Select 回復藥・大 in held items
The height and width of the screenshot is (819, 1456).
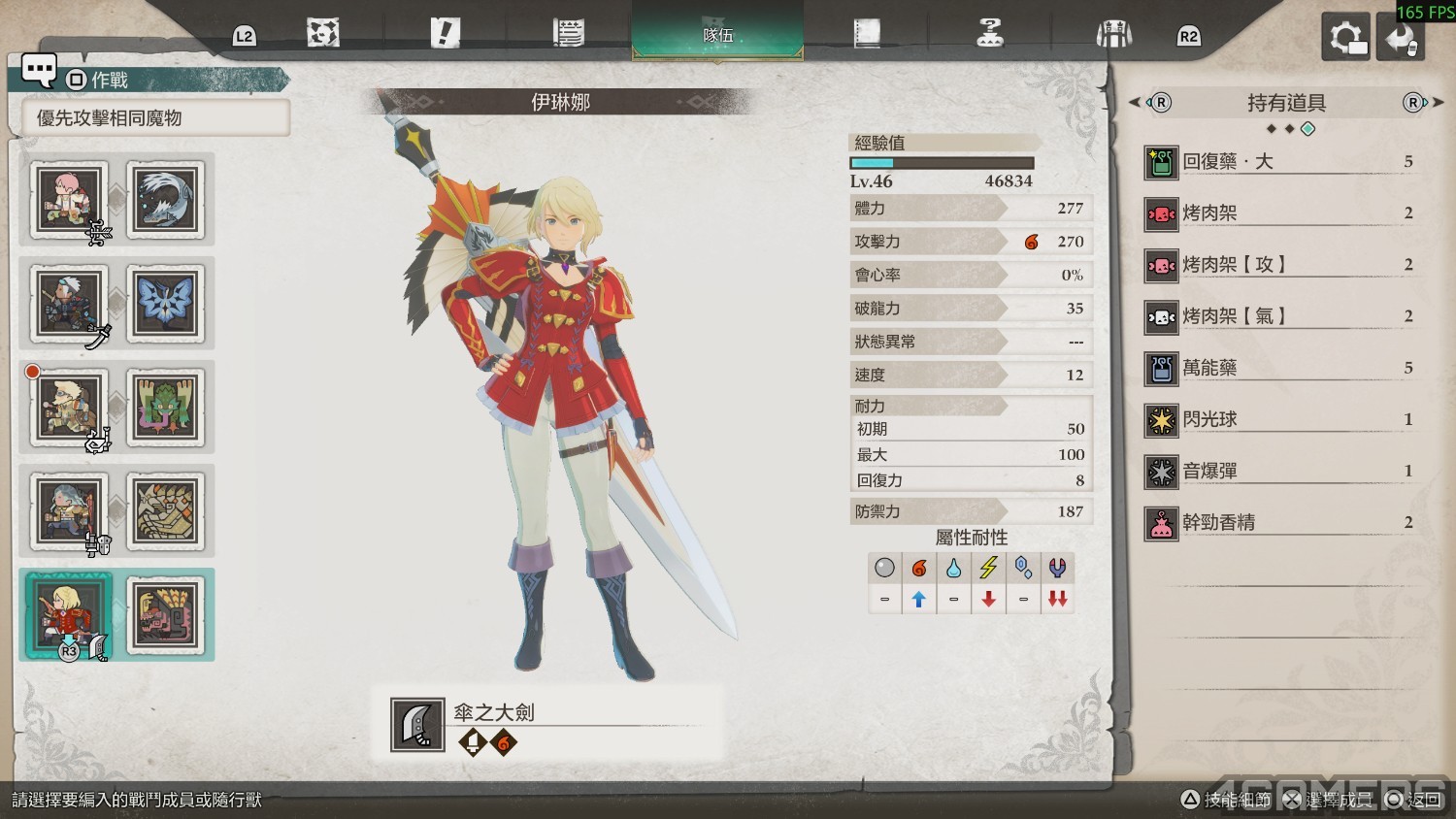(x=1281, y=162)
